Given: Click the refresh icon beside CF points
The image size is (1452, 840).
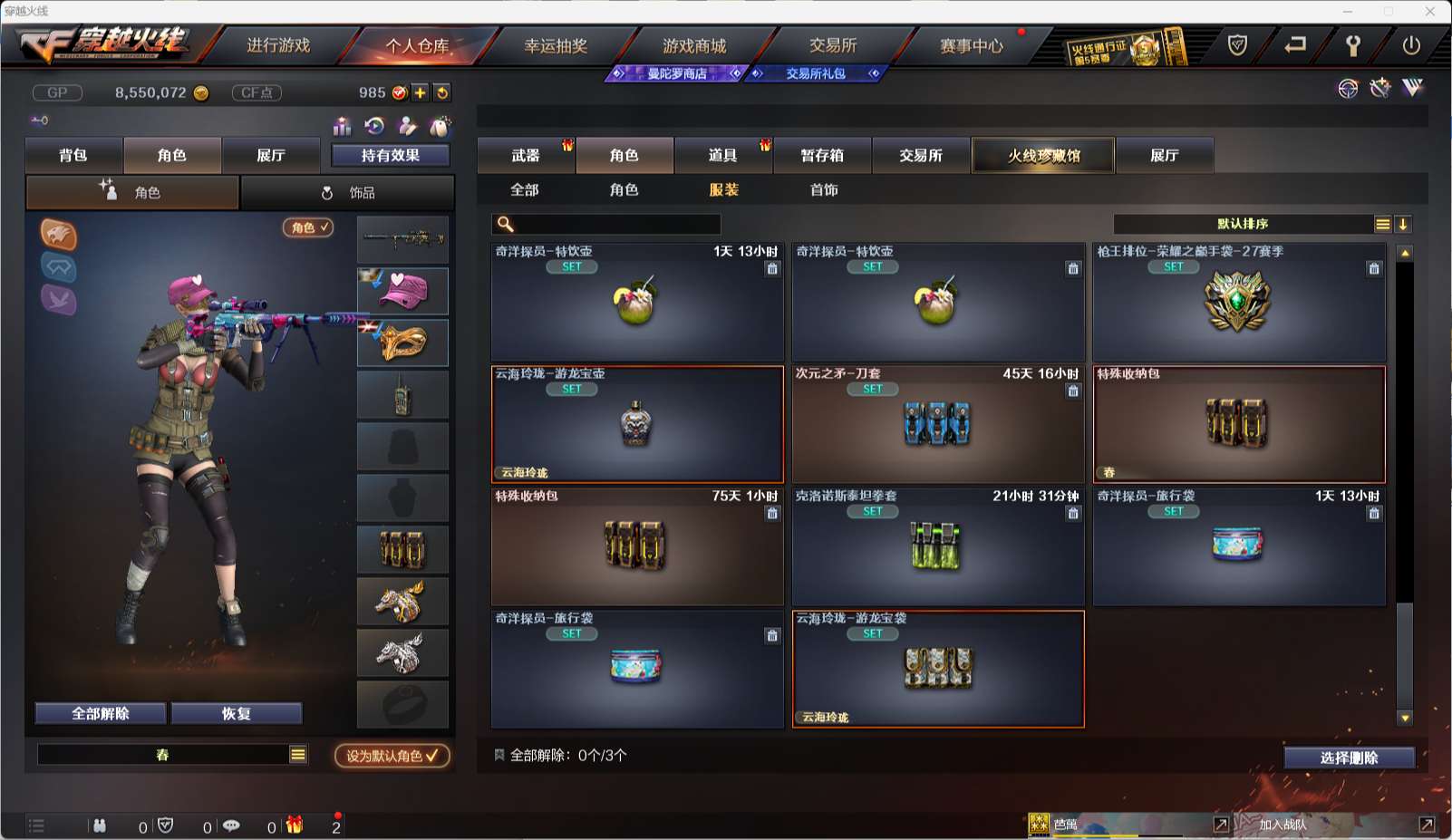Looking at the screenshot, I should click(x=441, y=92).
